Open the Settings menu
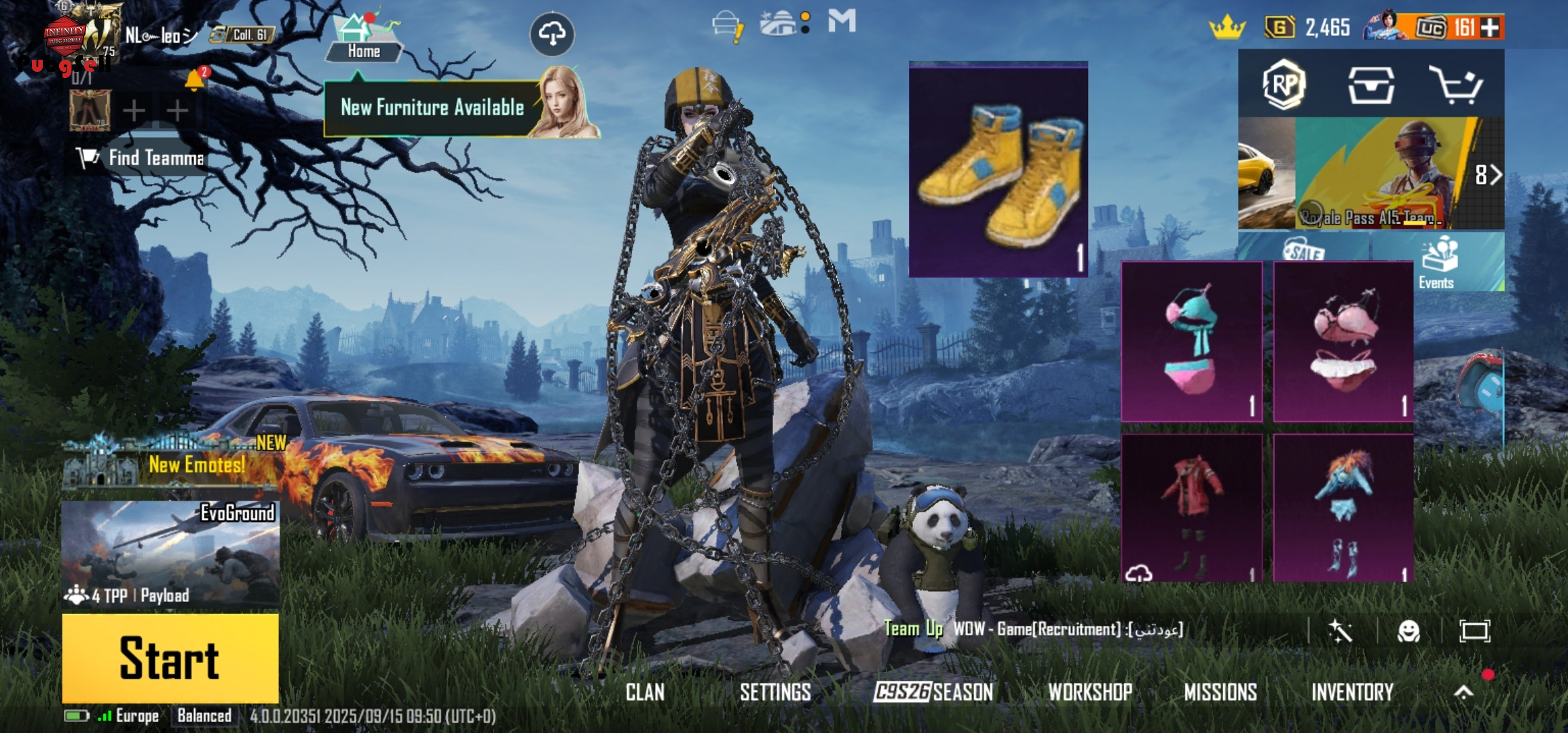The height and width of the screenshot is (733, 1568). [775, 692]
